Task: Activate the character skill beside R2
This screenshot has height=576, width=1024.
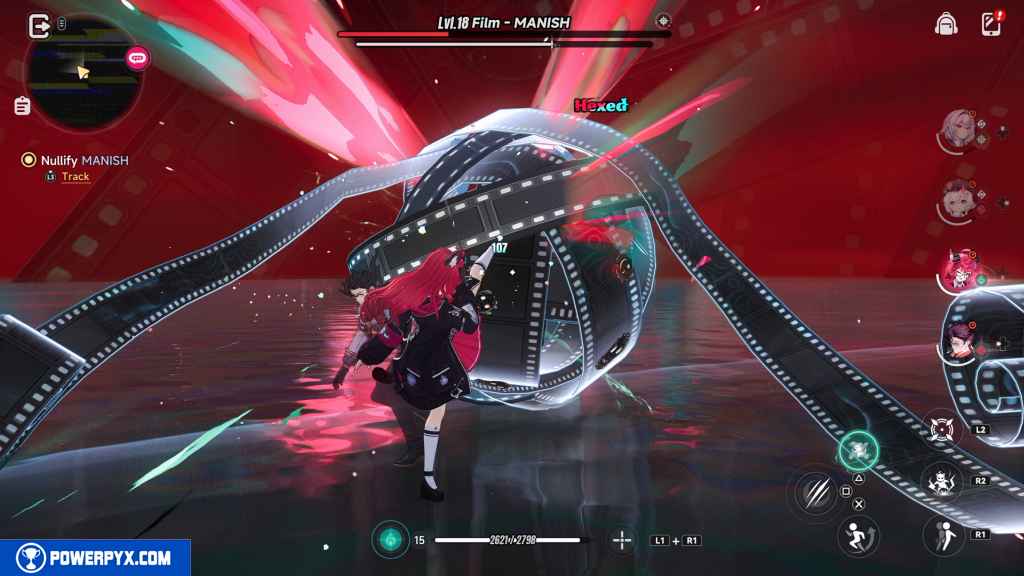Action: 941,481
